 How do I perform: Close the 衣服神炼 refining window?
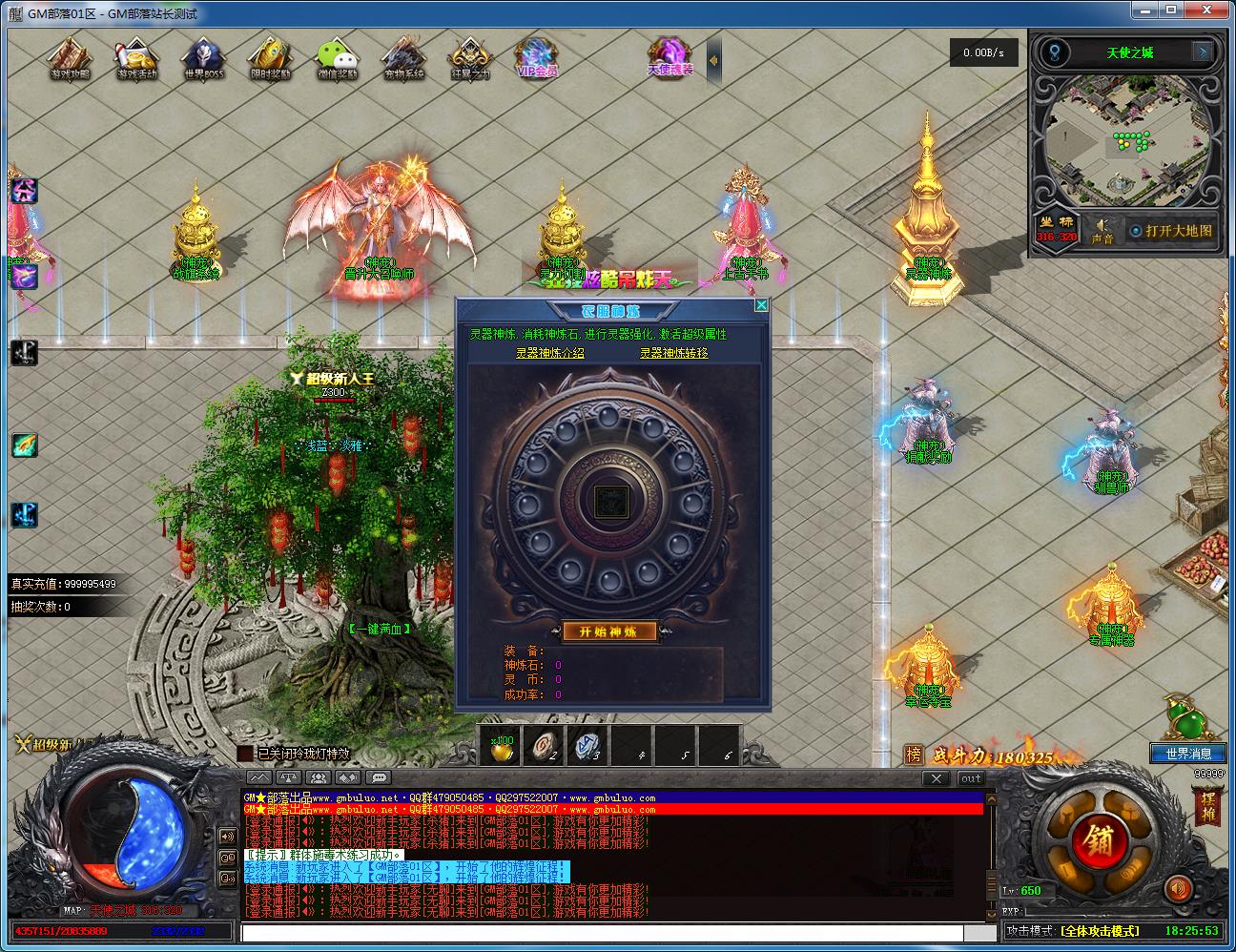click(760, 305)
